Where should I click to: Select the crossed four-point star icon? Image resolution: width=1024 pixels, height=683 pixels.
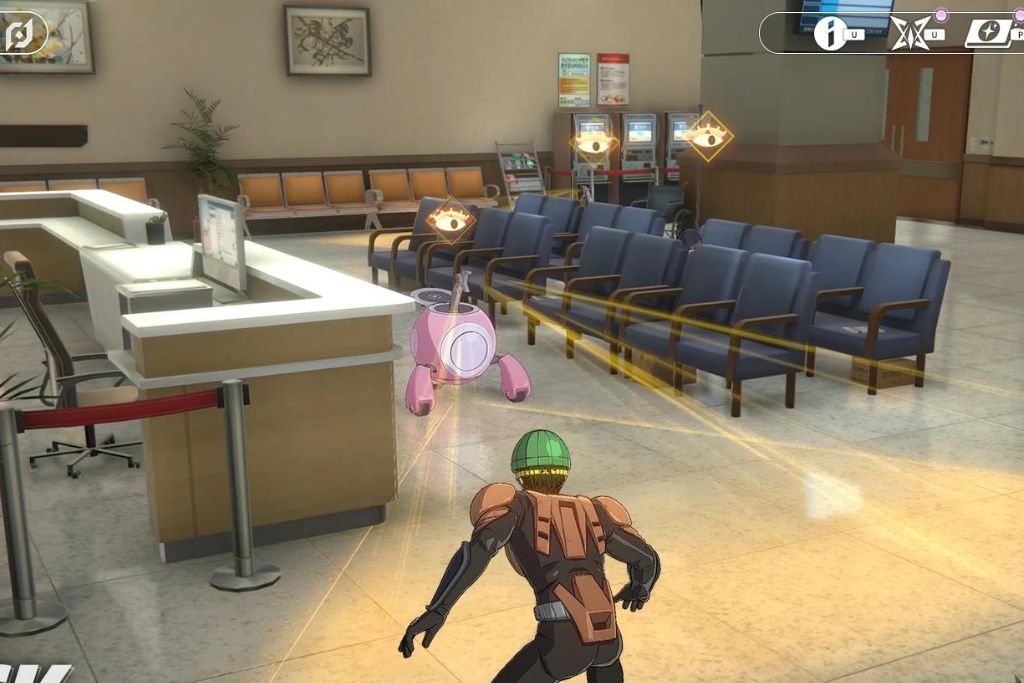[910, 33]
